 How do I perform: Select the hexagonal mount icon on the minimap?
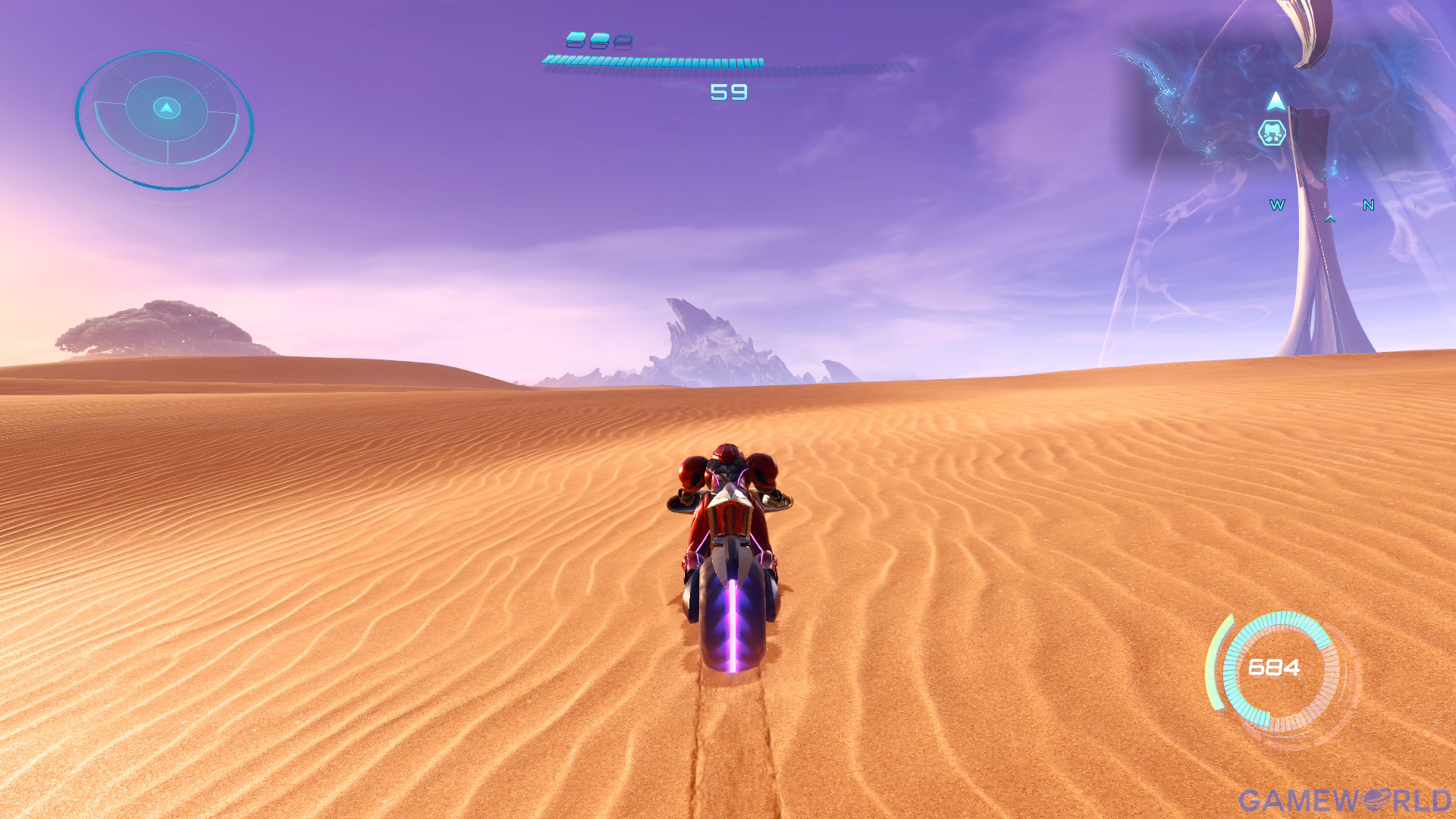(1271, 132)
